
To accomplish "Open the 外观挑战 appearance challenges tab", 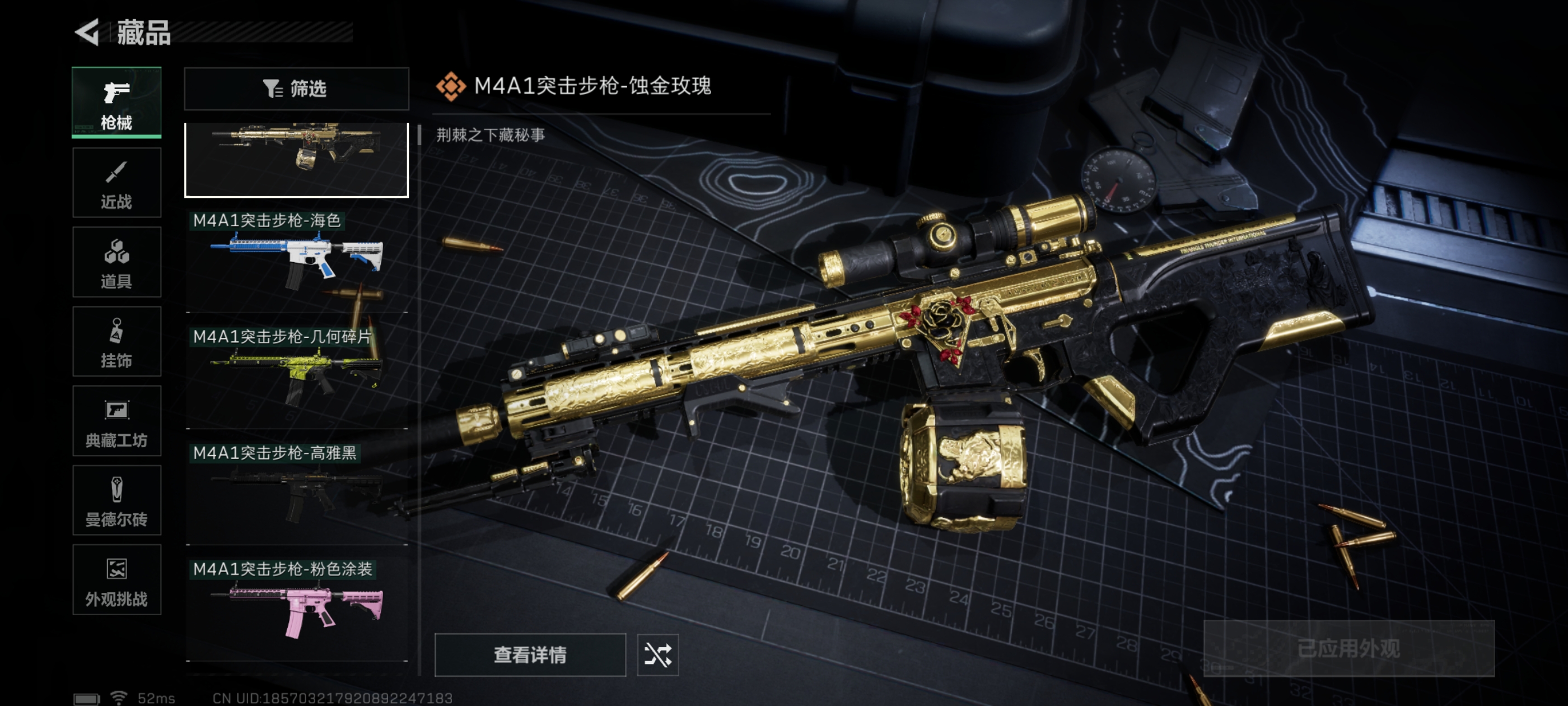I will pos(116,579).
